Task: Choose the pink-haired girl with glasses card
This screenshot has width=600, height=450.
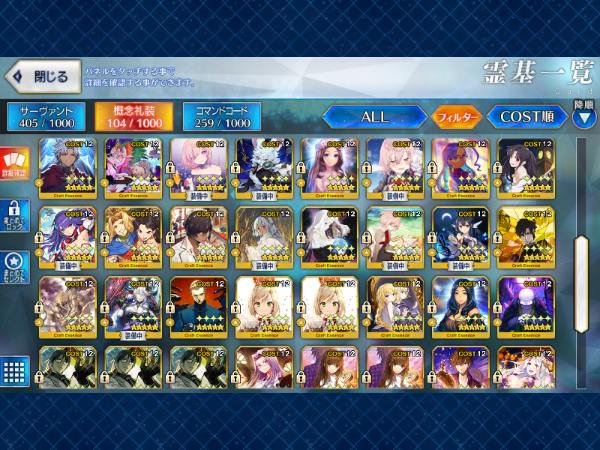Action: click(x=199, y=168)
